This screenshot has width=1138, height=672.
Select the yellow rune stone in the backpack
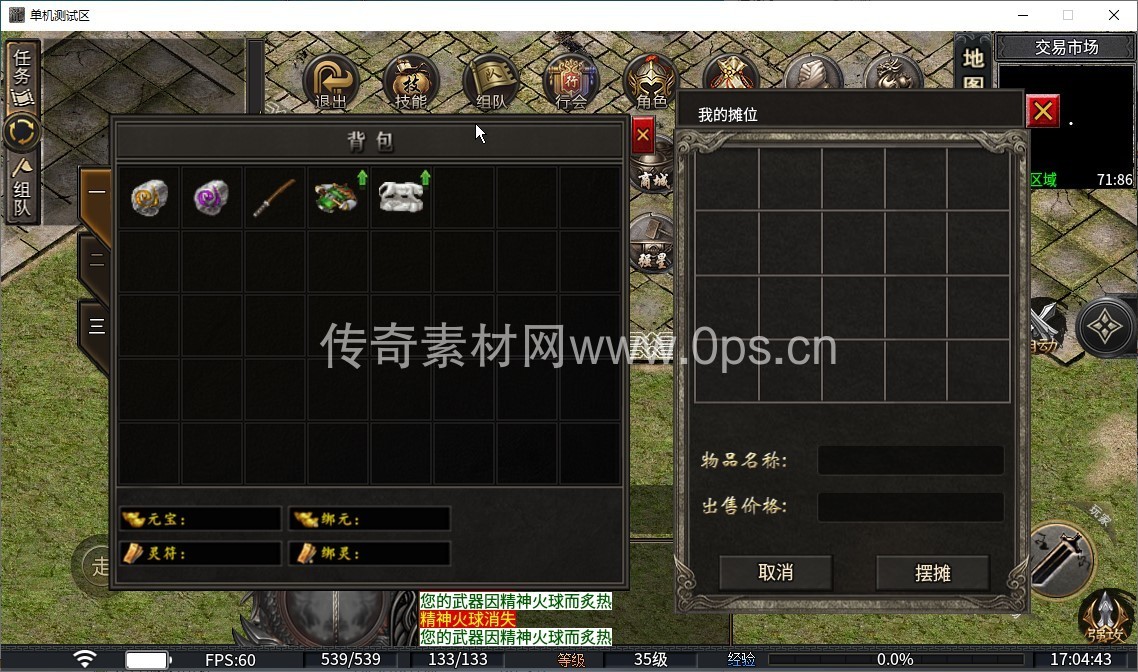[149, 197]
